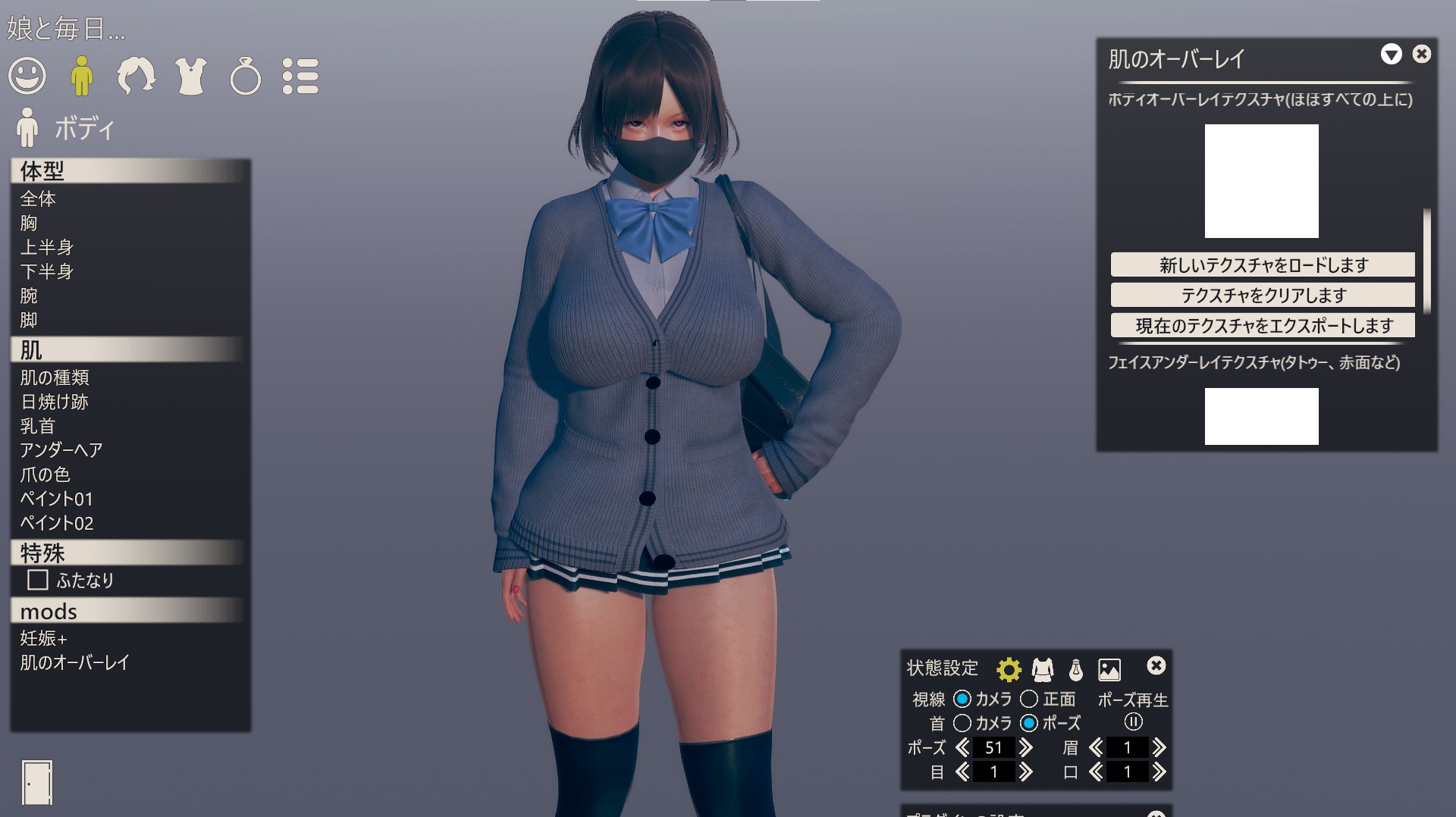Open ペイント01 paint entry
Viewport: 1456px width, 817px height.
click(57, 499)
